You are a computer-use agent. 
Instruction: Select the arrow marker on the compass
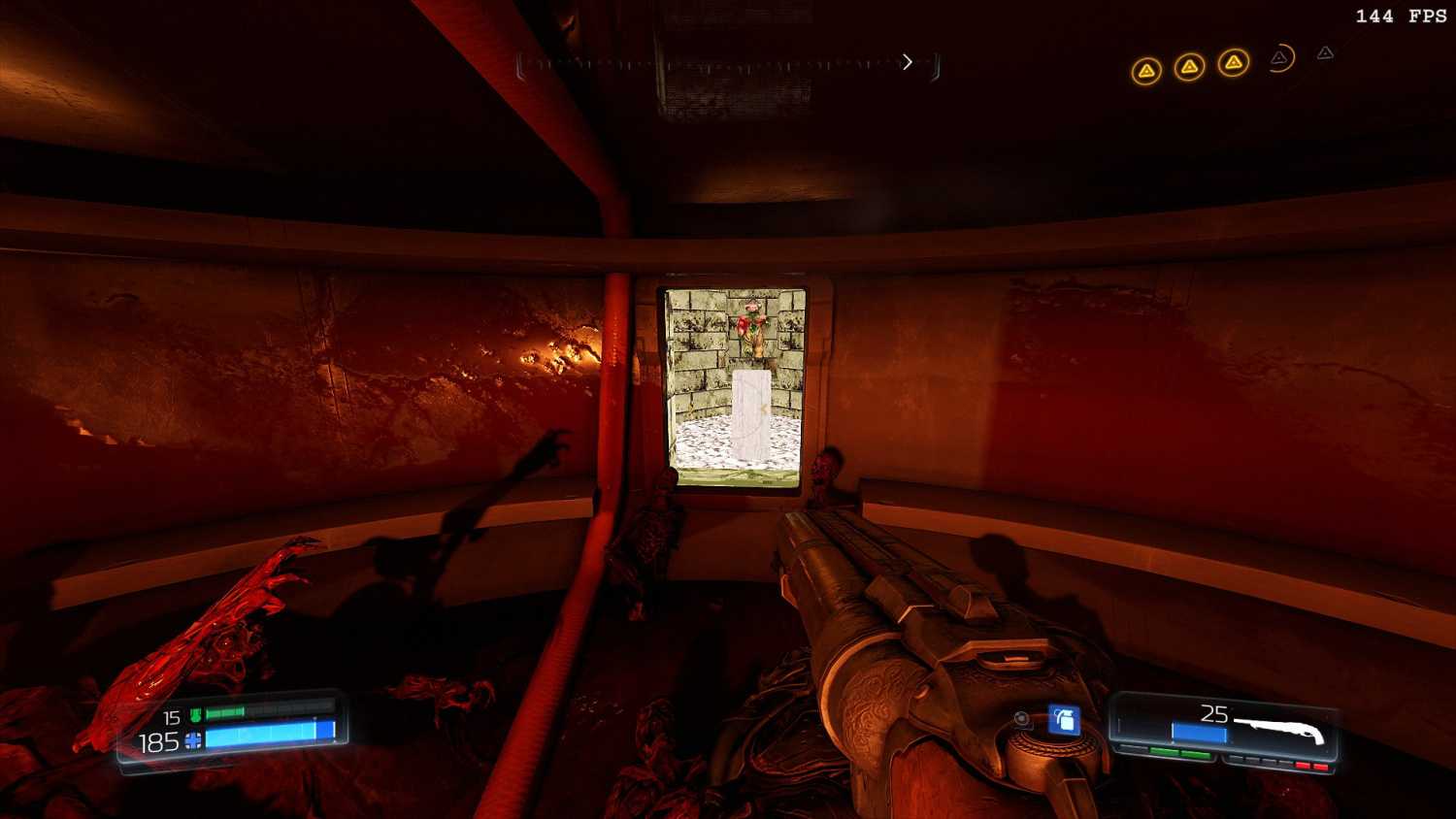coord(908,62)
